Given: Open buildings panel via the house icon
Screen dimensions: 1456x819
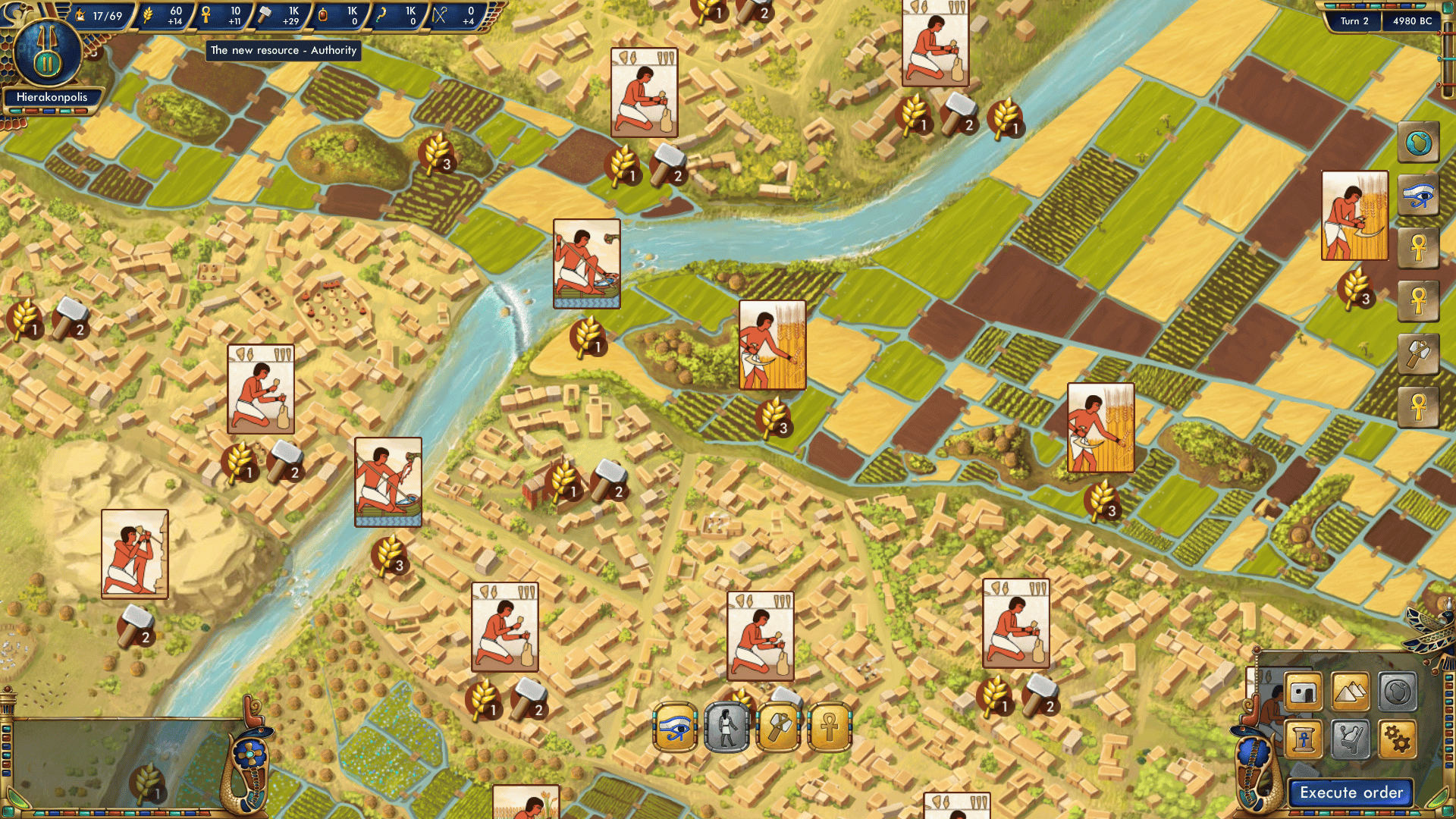Looking at the screenshot, I should click(1302, 692).
